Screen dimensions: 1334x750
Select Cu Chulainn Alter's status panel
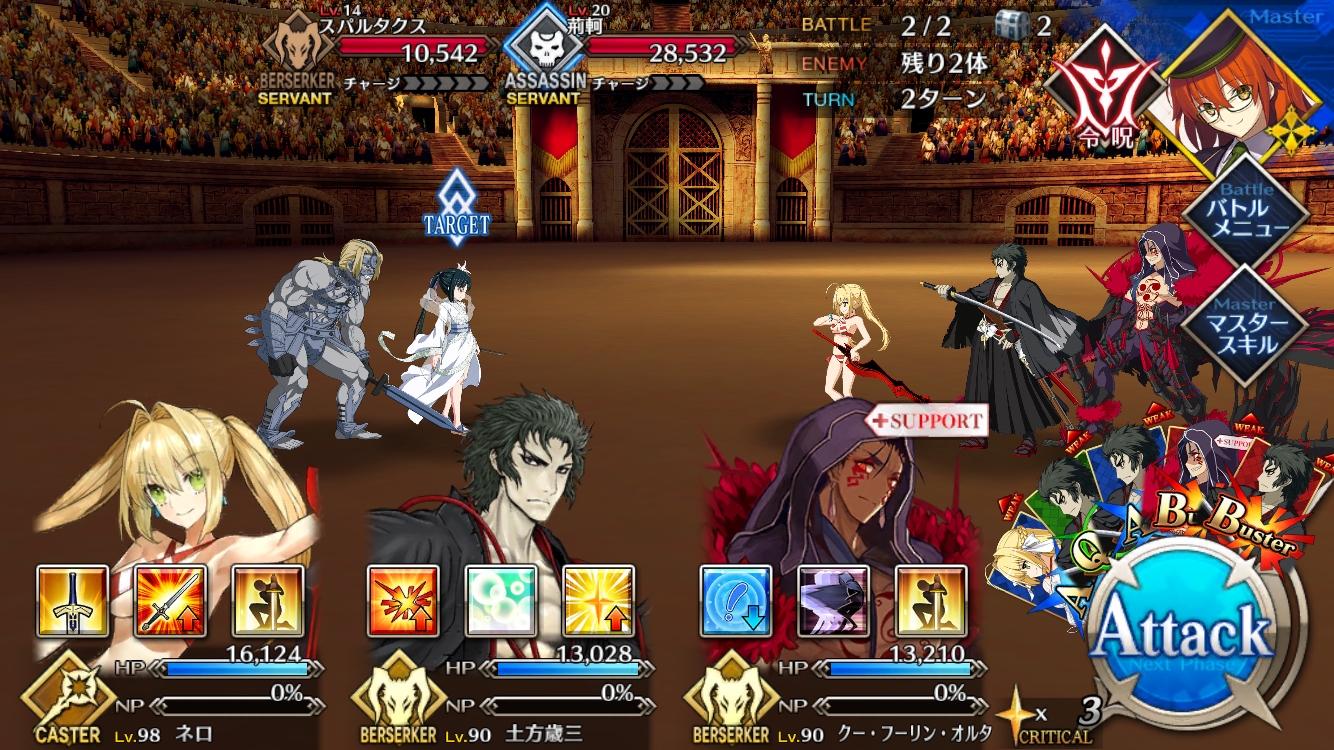click(x=838, y=695)
